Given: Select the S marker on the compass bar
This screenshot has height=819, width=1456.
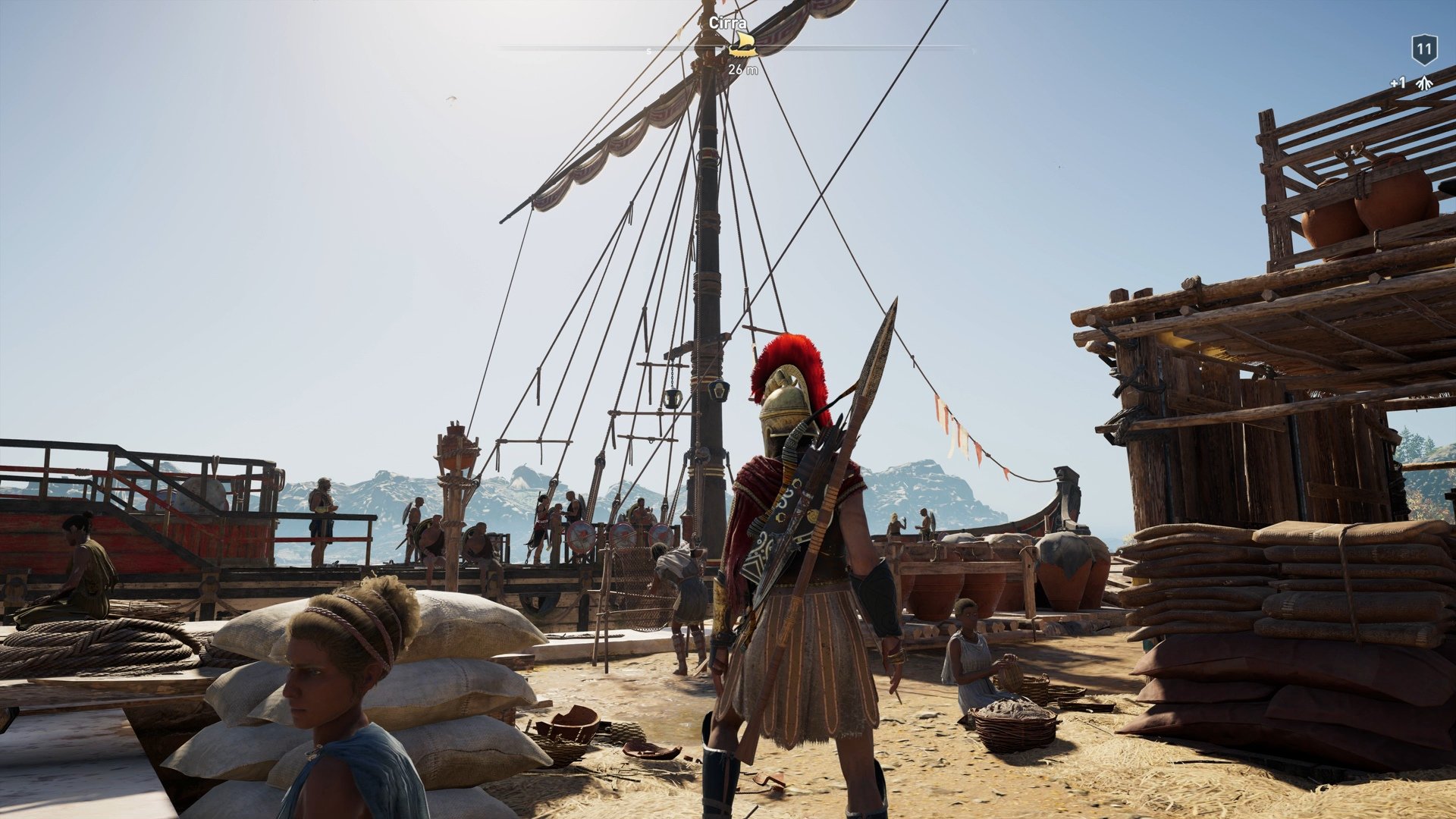Looking at the screenshot, I should pyautogui.click(x=648, y=50).
